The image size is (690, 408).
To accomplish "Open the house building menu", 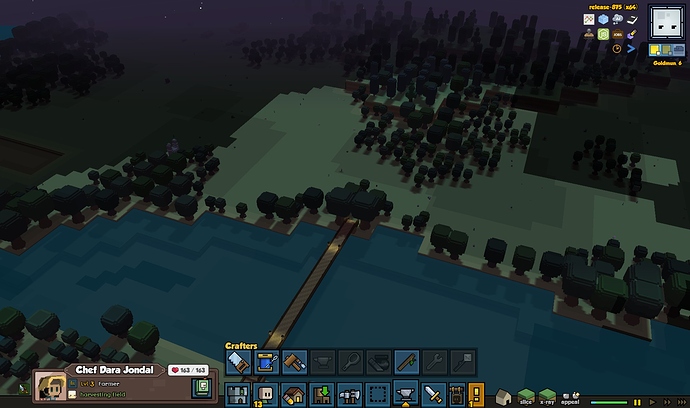I will point(294,393).
